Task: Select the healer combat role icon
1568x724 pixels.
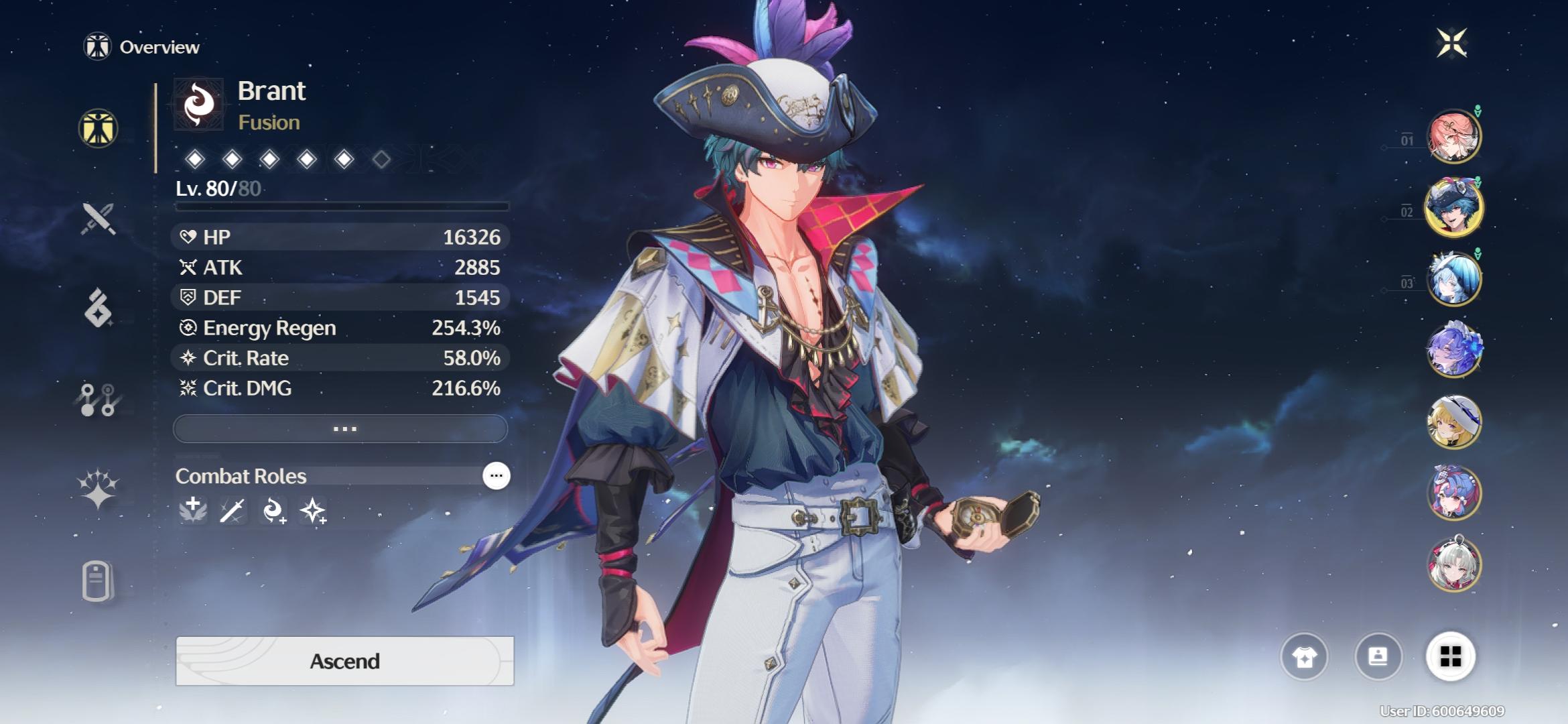Action: [x=193, y=511]
